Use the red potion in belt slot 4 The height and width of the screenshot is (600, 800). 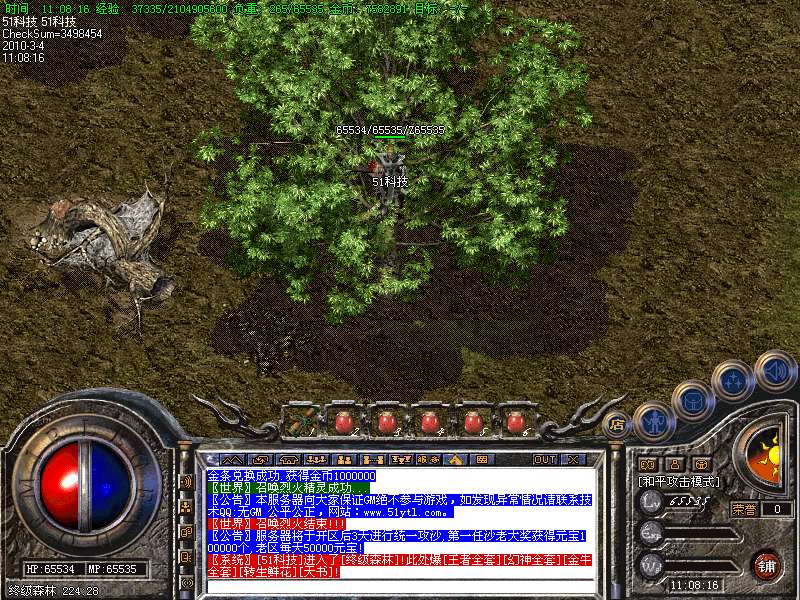(x=430, y=421)
